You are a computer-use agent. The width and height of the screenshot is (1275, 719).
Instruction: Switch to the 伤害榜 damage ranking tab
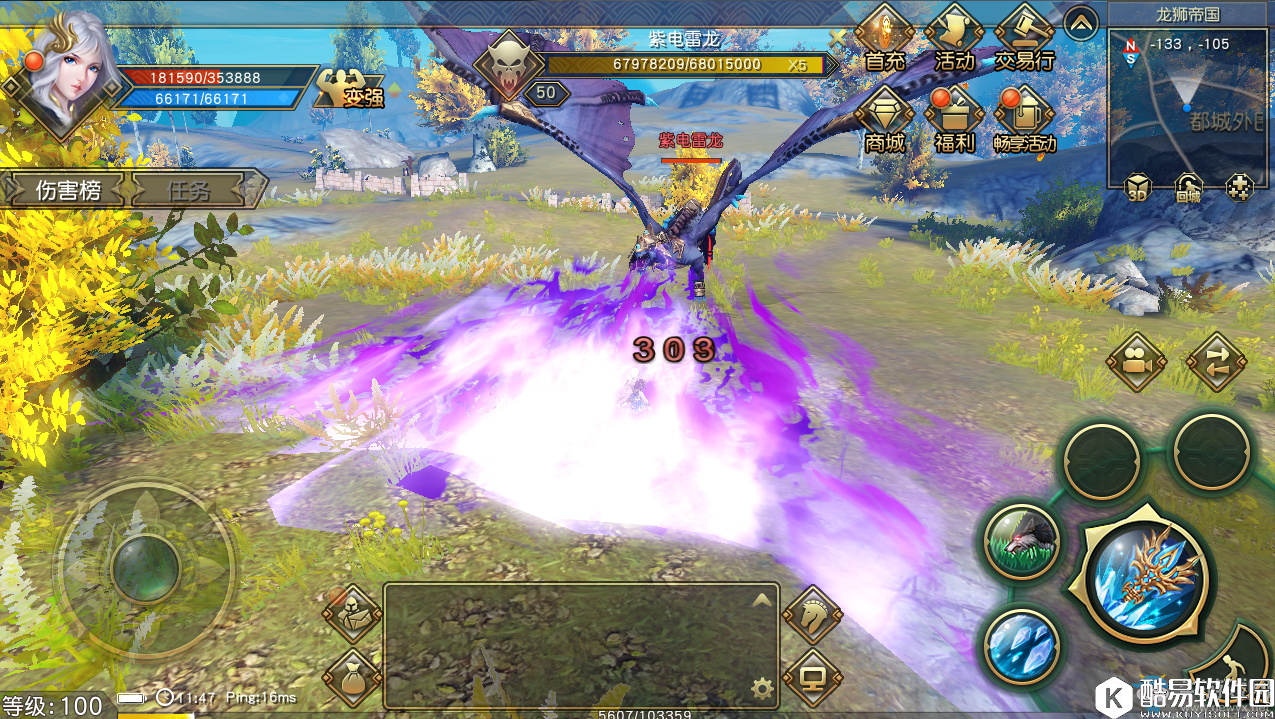click(68, 190)
